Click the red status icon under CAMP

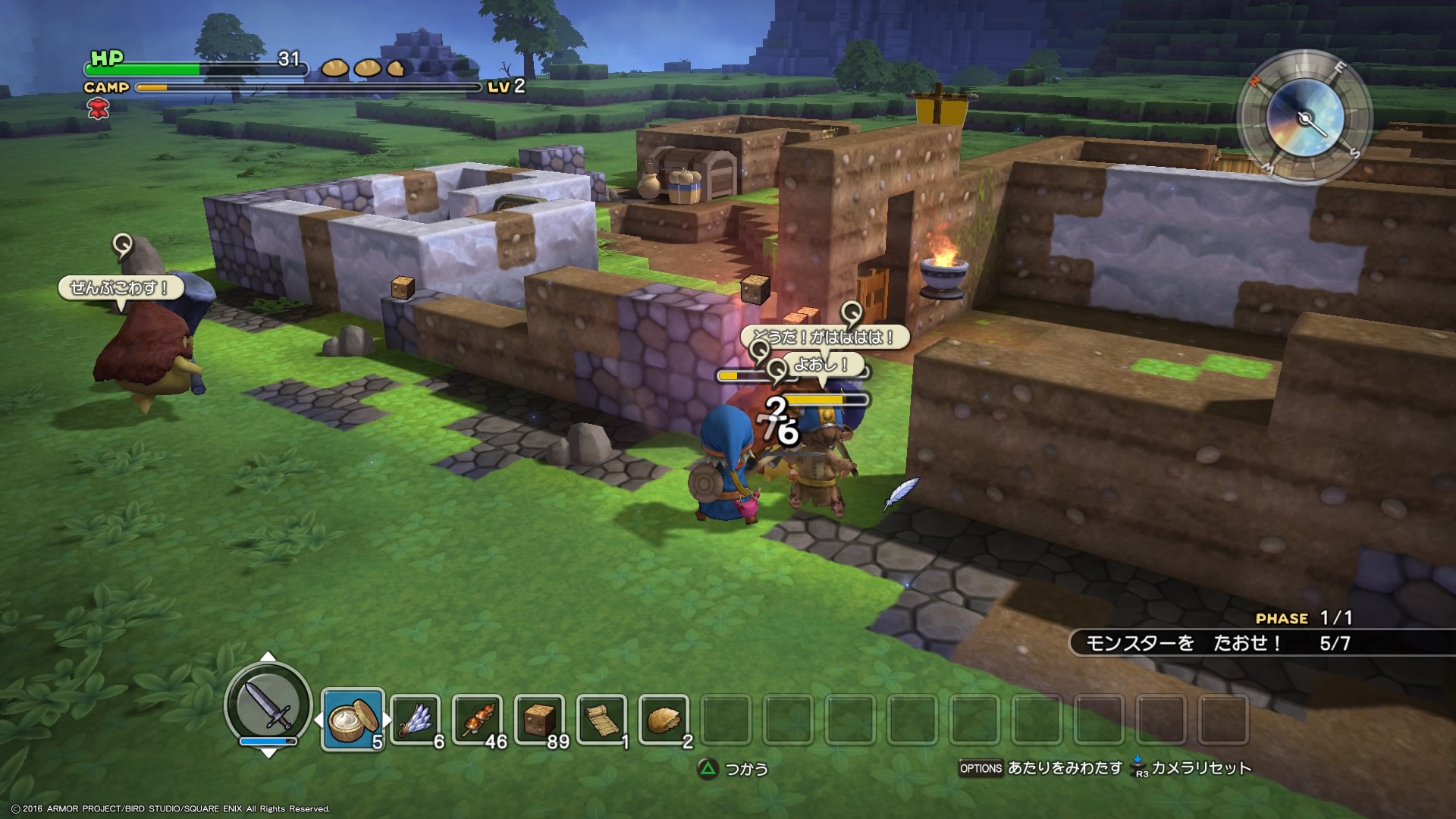point(98,109)
